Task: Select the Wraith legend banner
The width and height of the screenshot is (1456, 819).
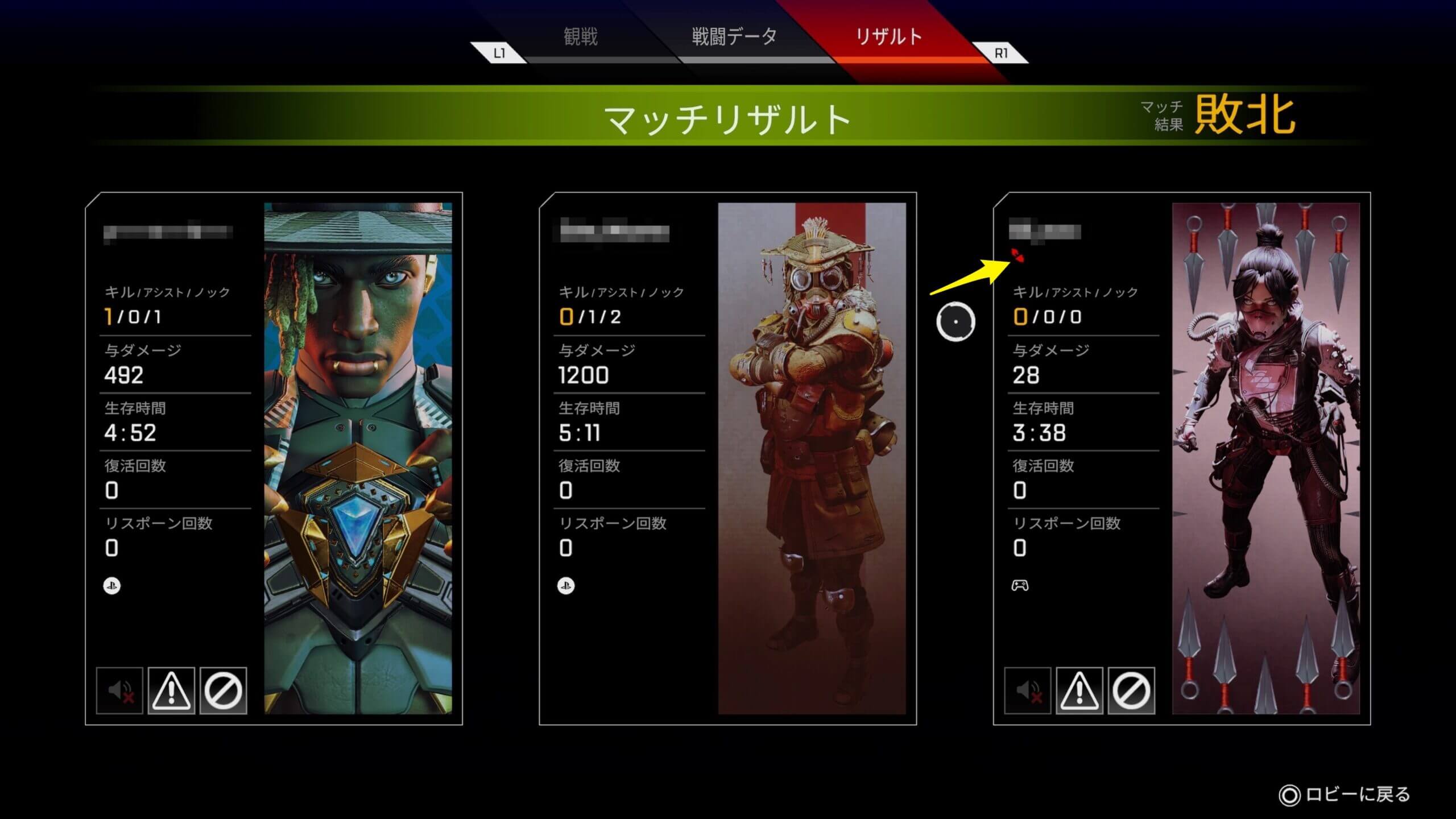Action: (1266, 458)
